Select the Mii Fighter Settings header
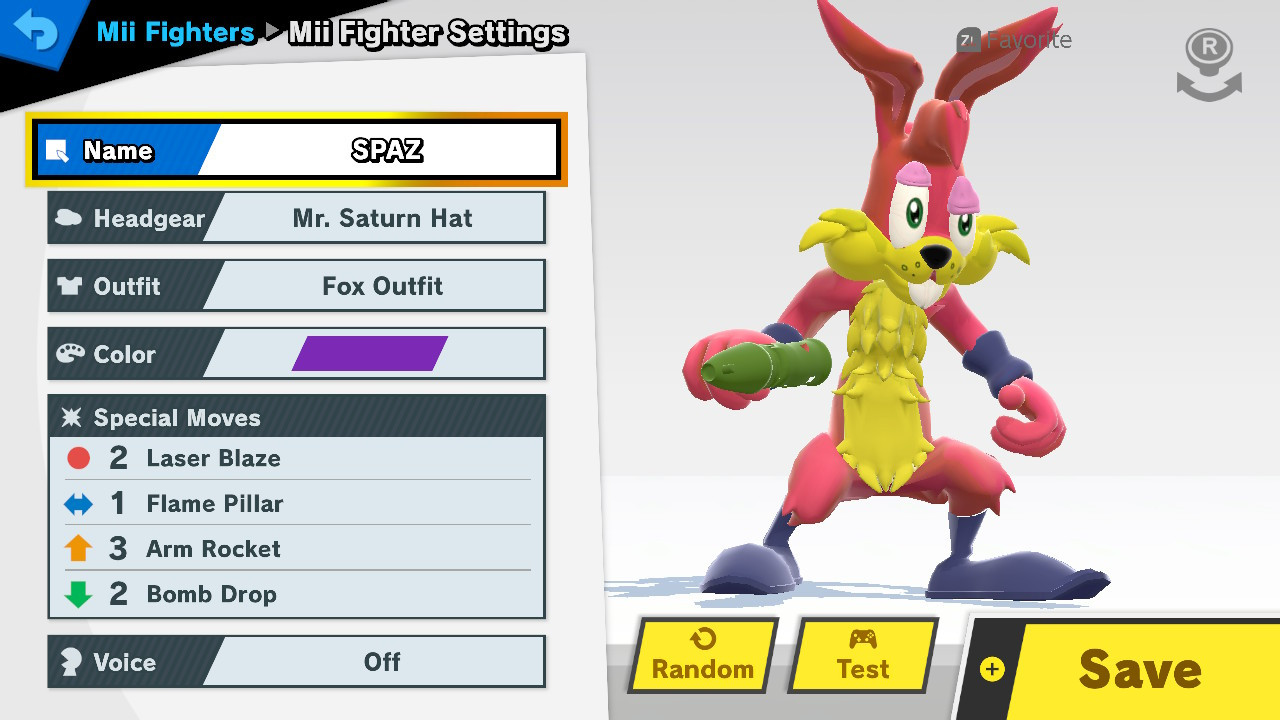 [x=427, y=33]
